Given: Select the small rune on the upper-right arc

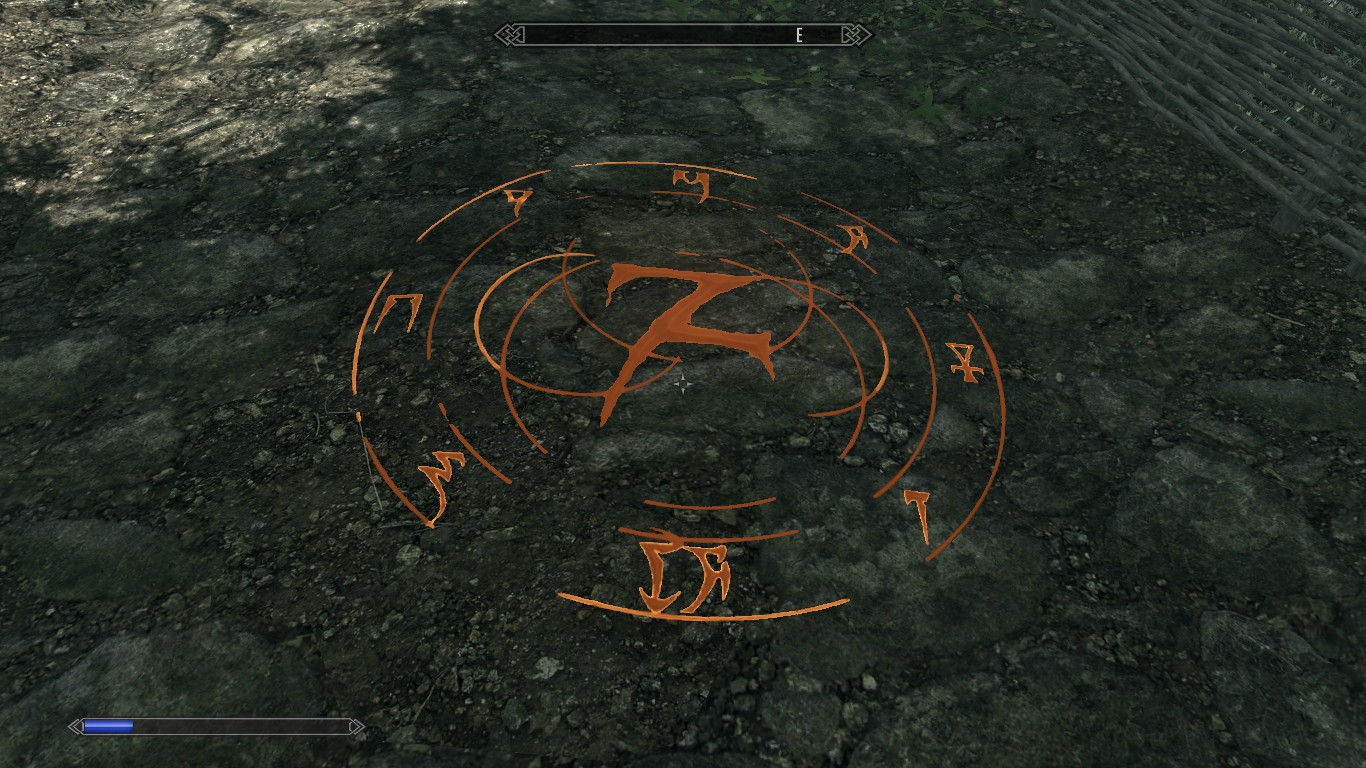Looking at the screenshot, I should tap(852, 237).
